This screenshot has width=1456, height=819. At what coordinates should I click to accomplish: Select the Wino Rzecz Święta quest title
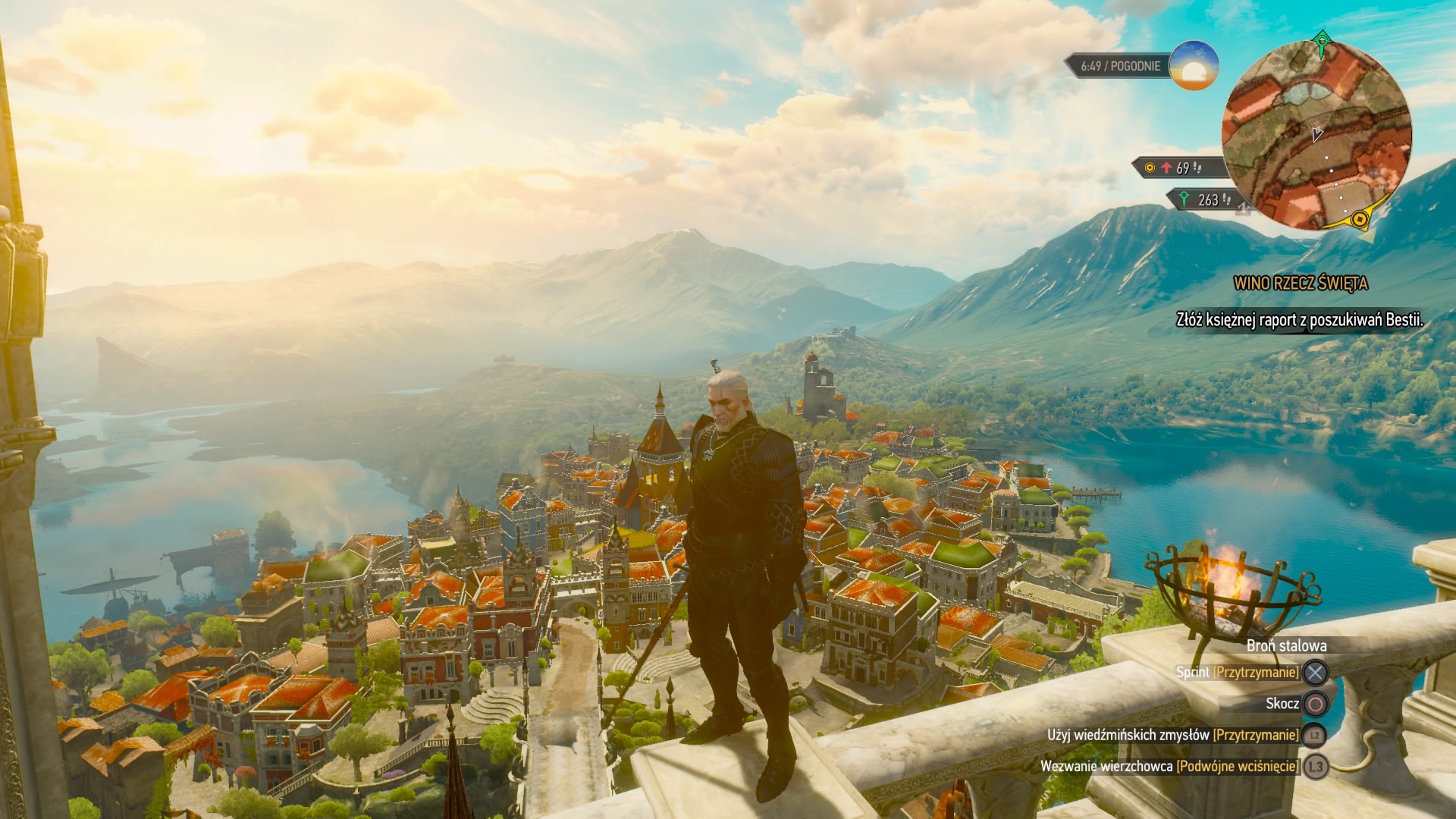coord(1300,284)
